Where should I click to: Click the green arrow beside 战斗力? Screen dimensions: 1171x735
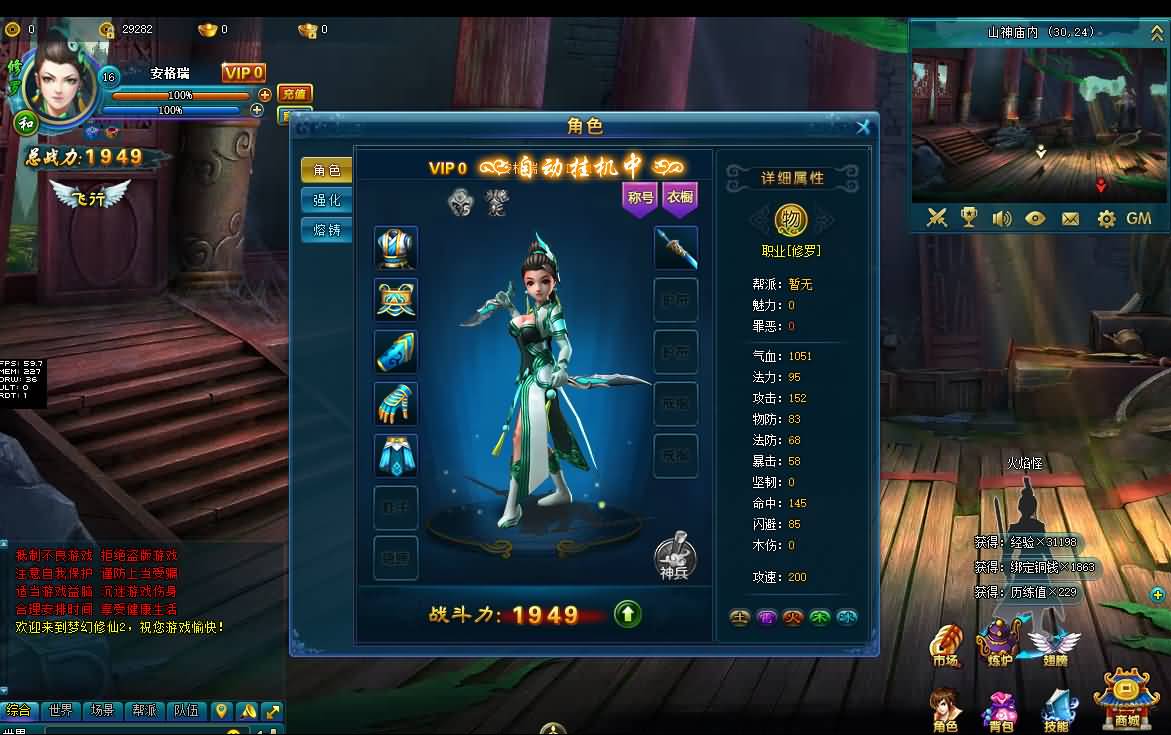pos(628,614)
